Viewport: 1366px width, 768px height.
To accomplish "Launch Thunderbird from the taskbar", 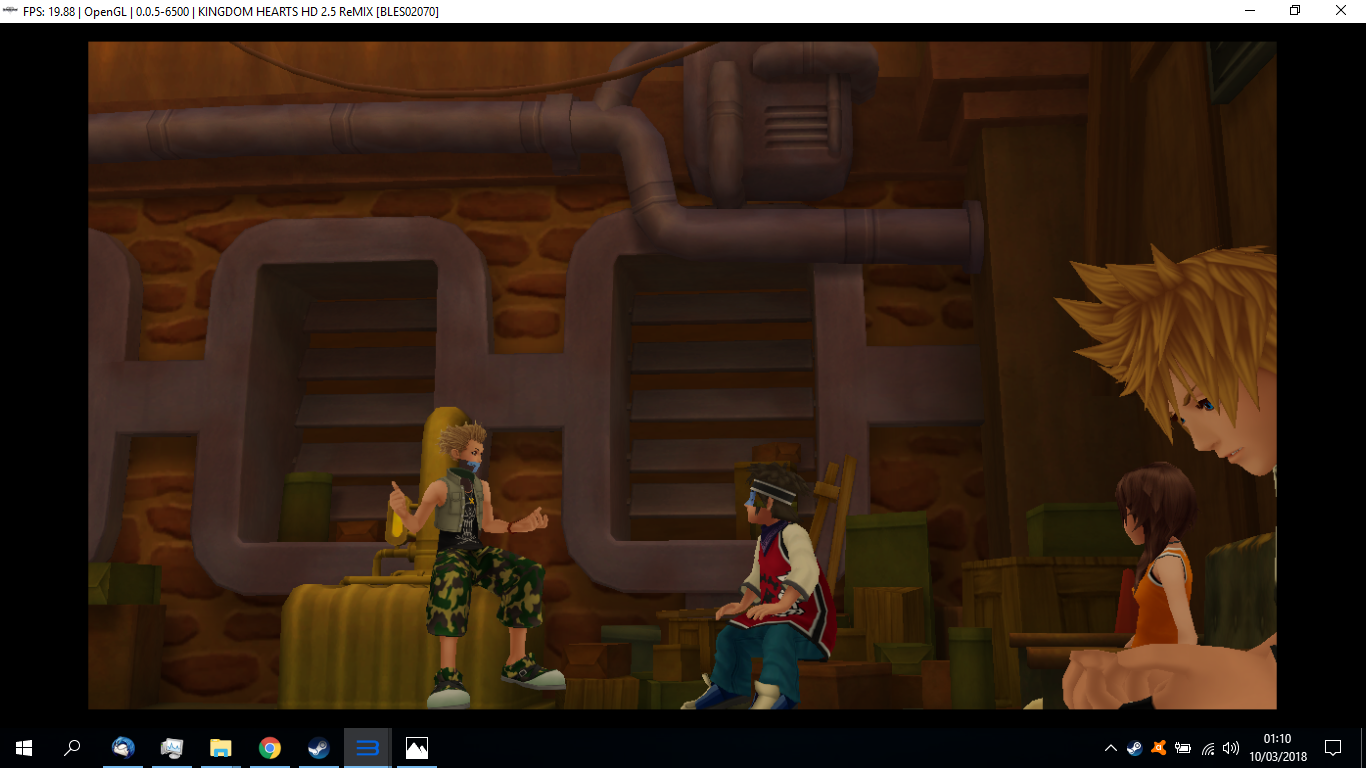I will 122,747.
